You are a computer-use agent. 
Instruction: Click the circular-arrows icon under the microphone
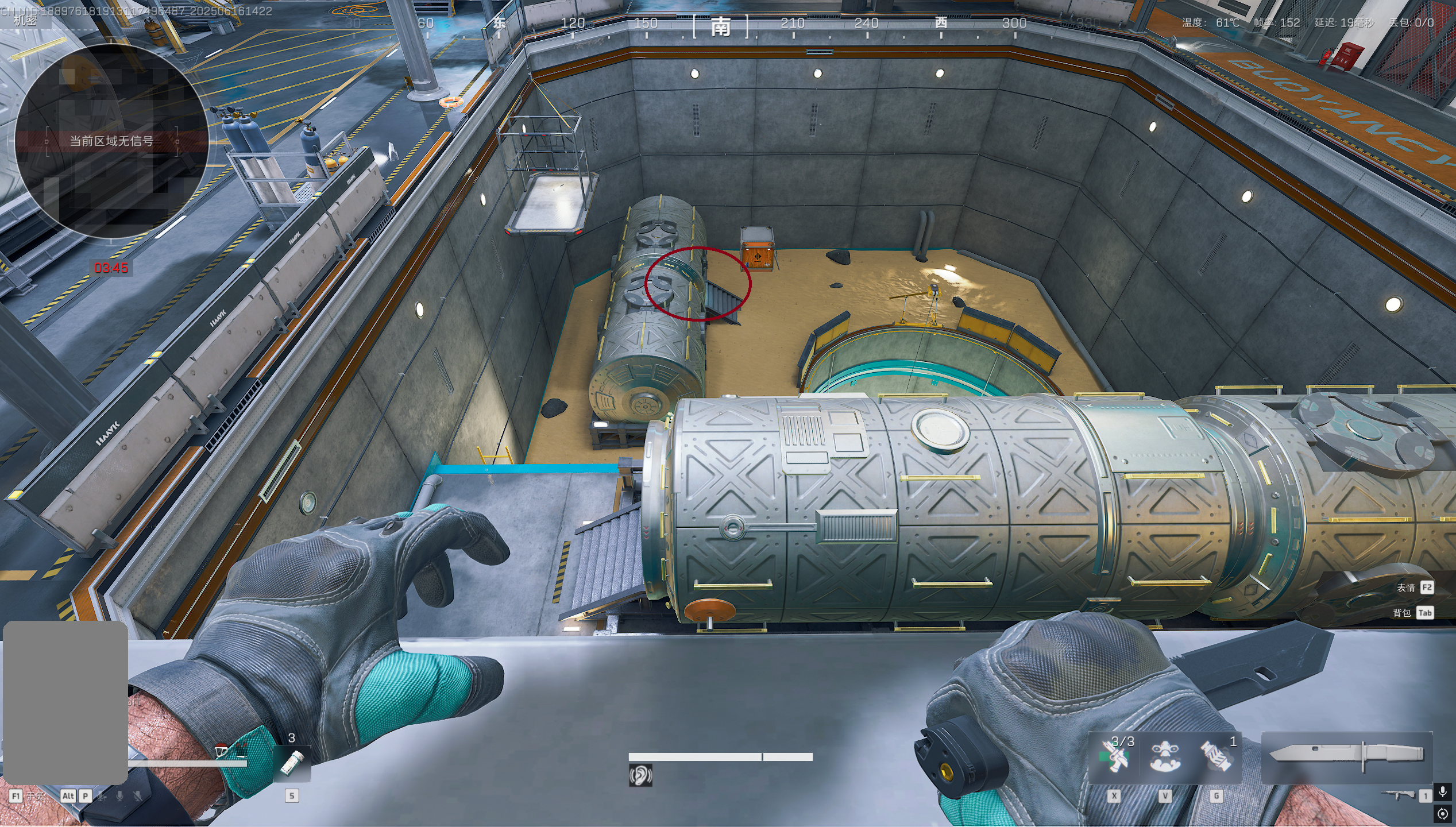click(x=1442, y=814)
